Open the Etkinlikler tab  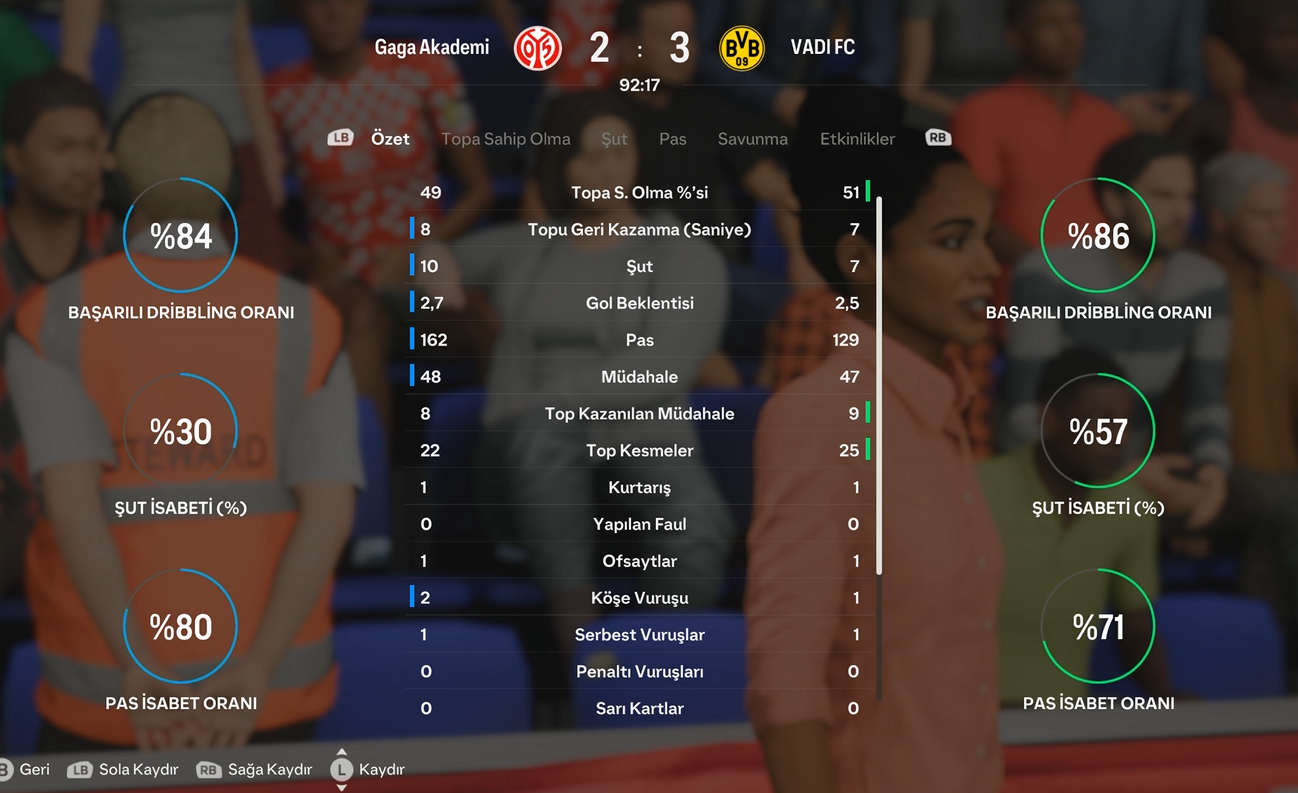pos(857,139)
